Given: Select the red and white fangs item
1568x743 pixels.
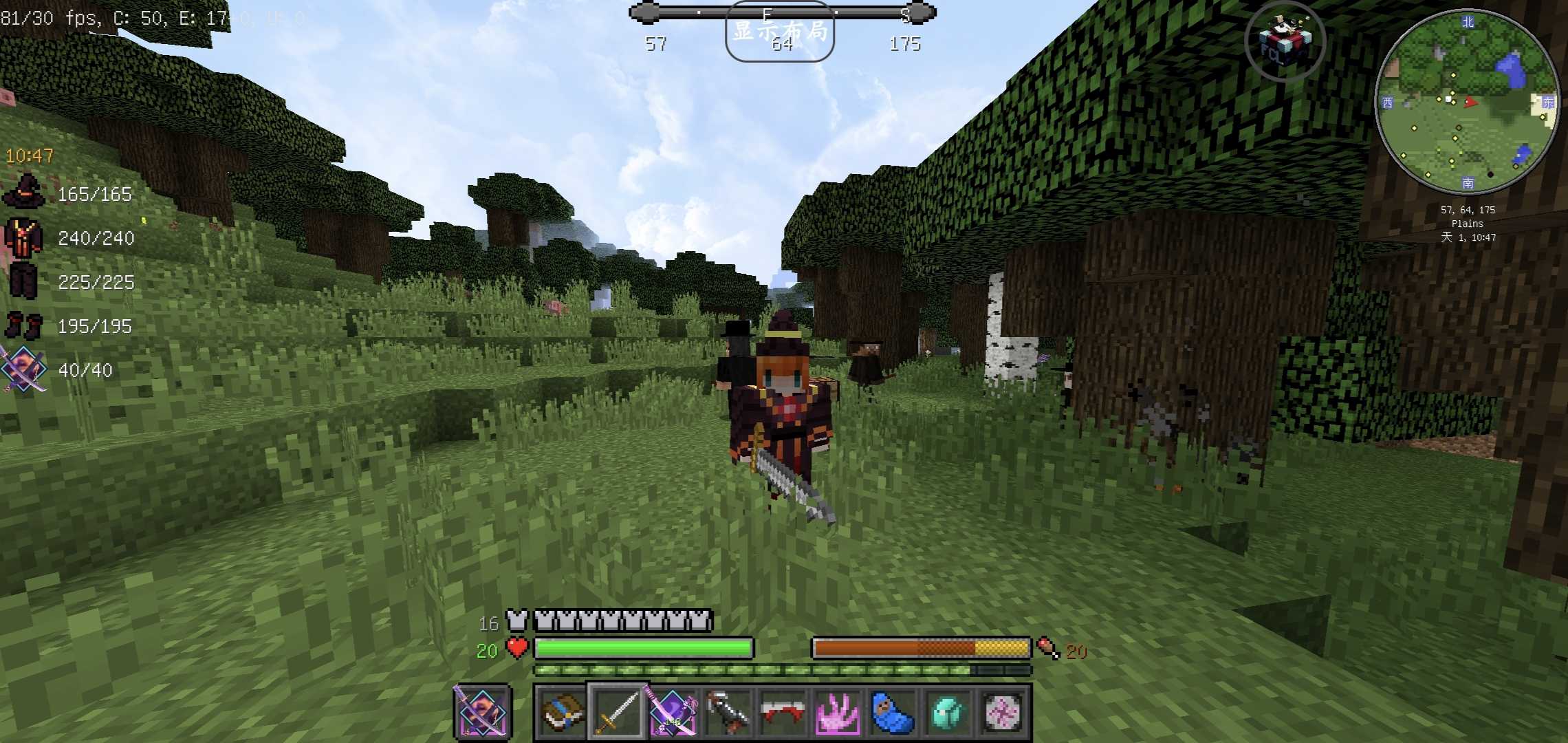Looking at the screenshot, I should coord(783,712).
